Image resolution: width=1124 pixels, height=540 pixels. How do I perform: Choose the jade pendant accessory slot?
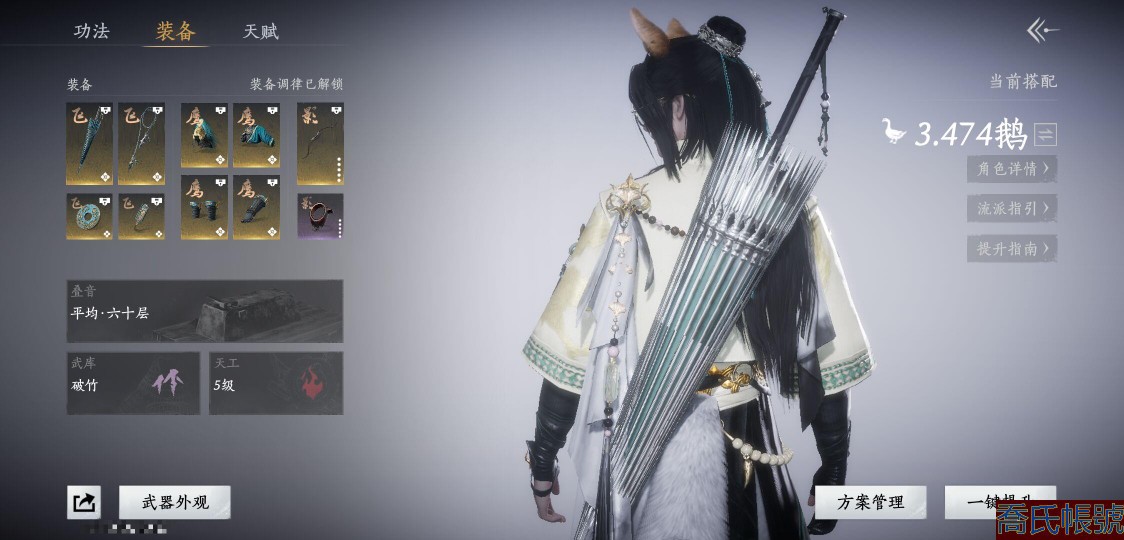[141, 215]
